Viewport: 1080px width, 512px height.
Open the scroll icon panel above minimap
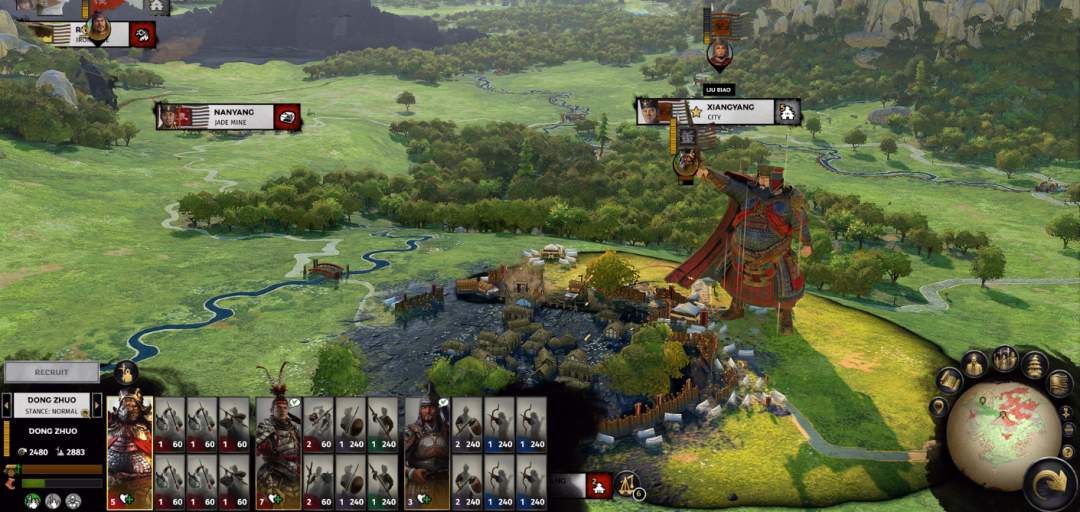point(951,381)
